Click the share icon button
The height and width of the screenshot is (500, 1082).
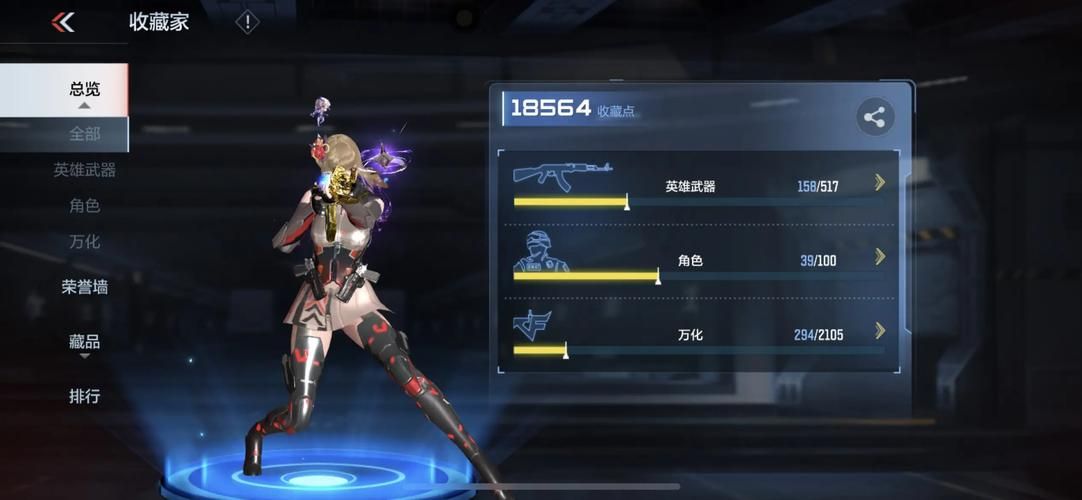click(x=875, y=118)
